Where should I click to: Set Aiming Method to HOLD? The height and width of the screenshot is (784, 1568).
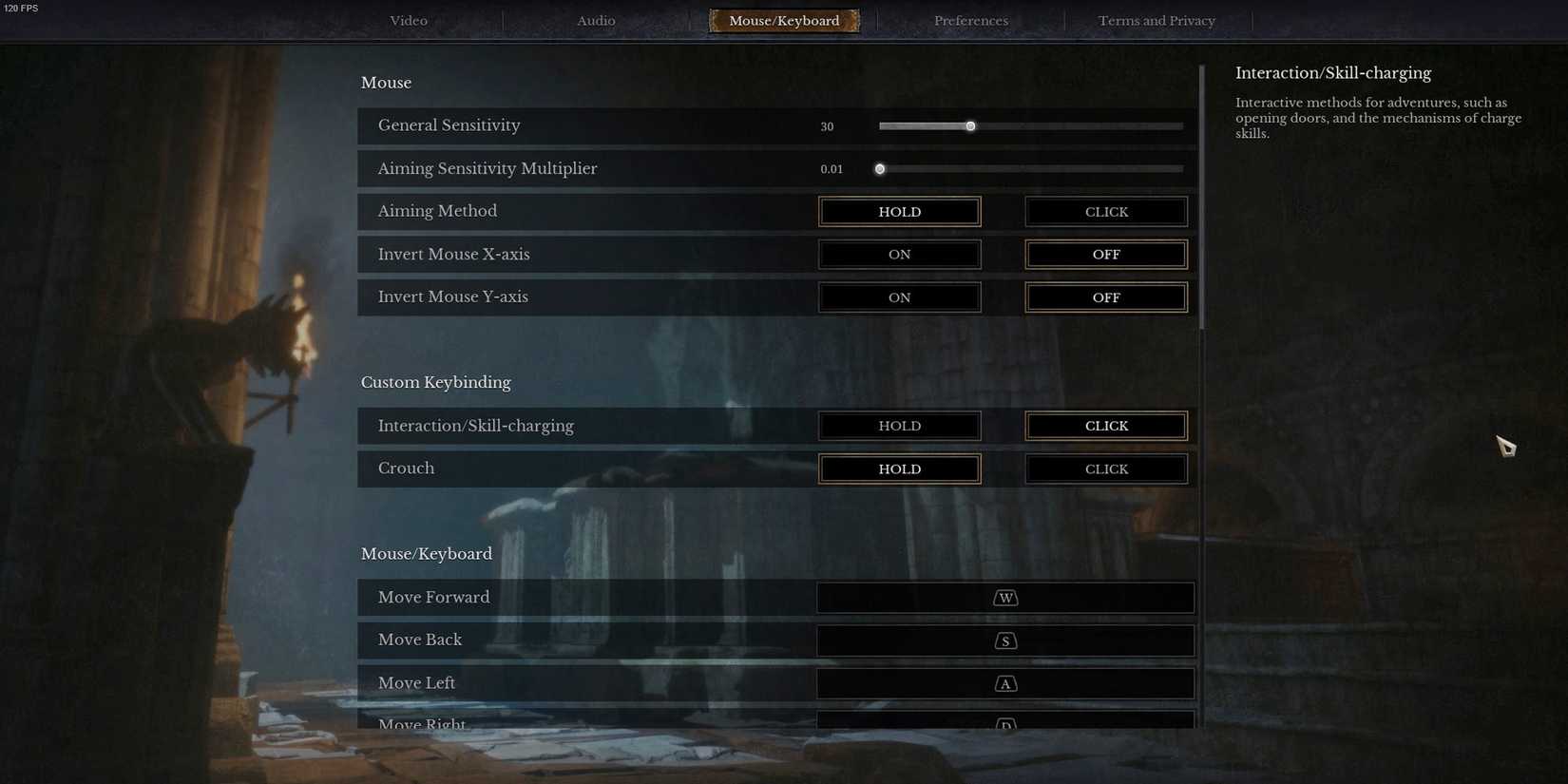(x=898, y=211)
